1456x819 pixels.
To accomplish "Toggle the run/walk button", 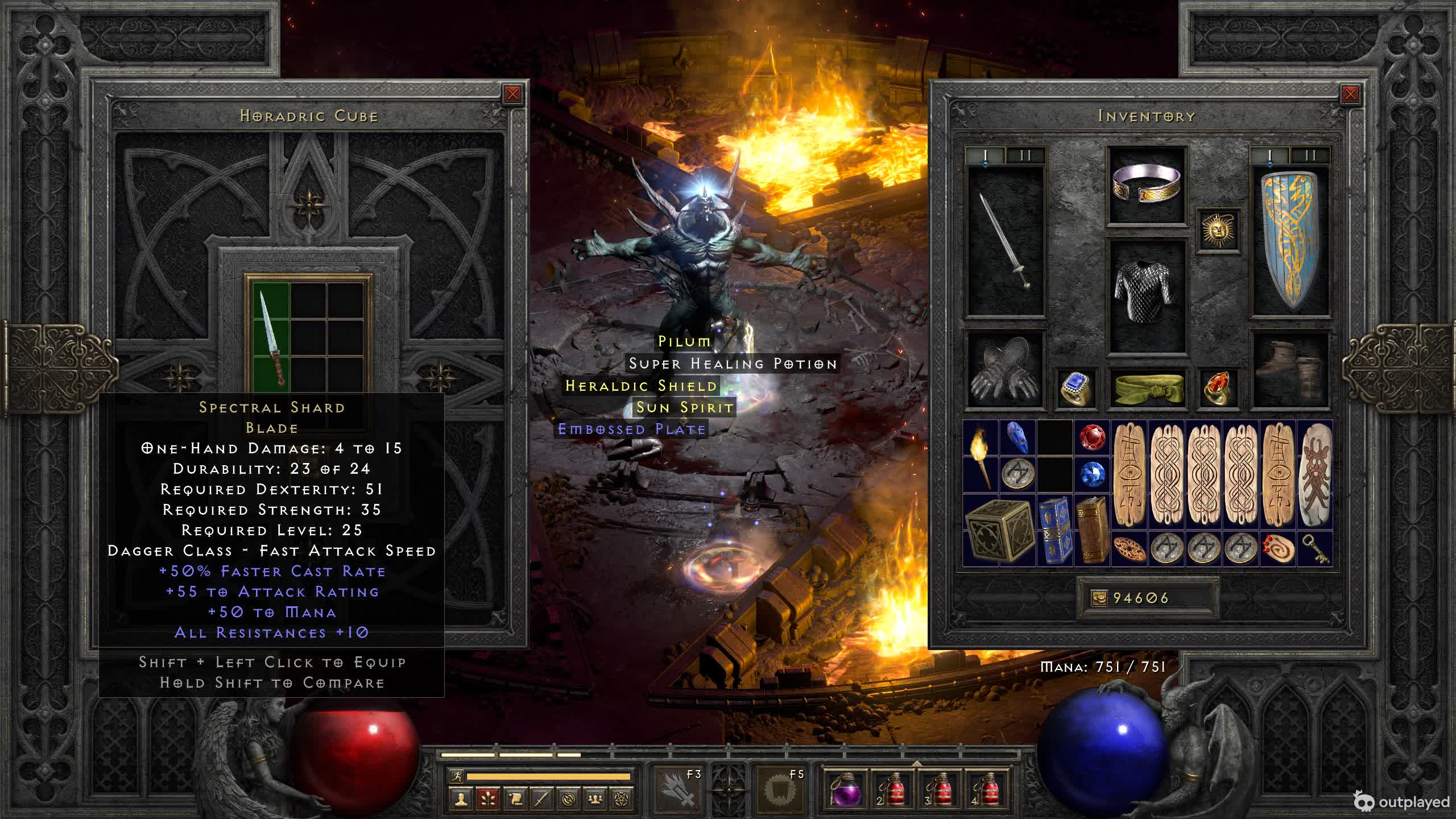I will pyautogui.click(x=456, y=776).
